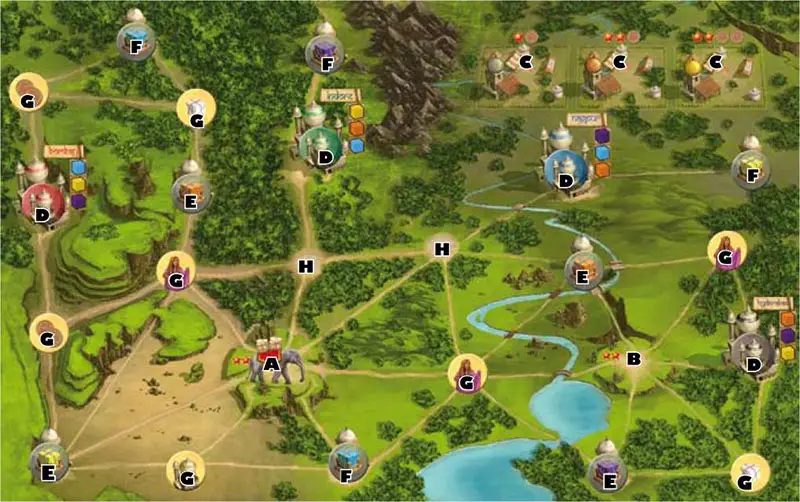Select the red-domed palace city

point(41,203)
